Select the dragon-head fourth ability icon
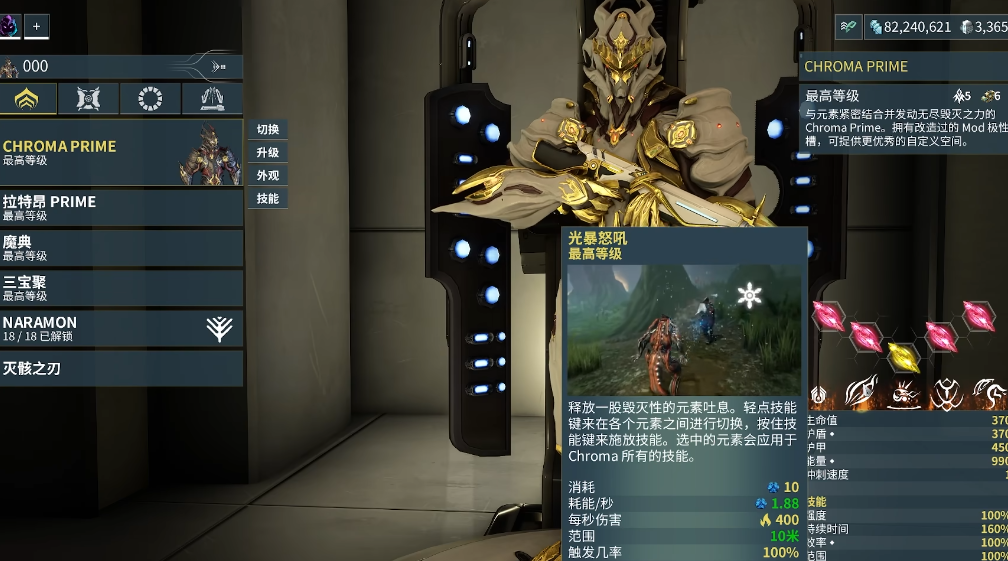1008x561 pixels. pos(989,394)
